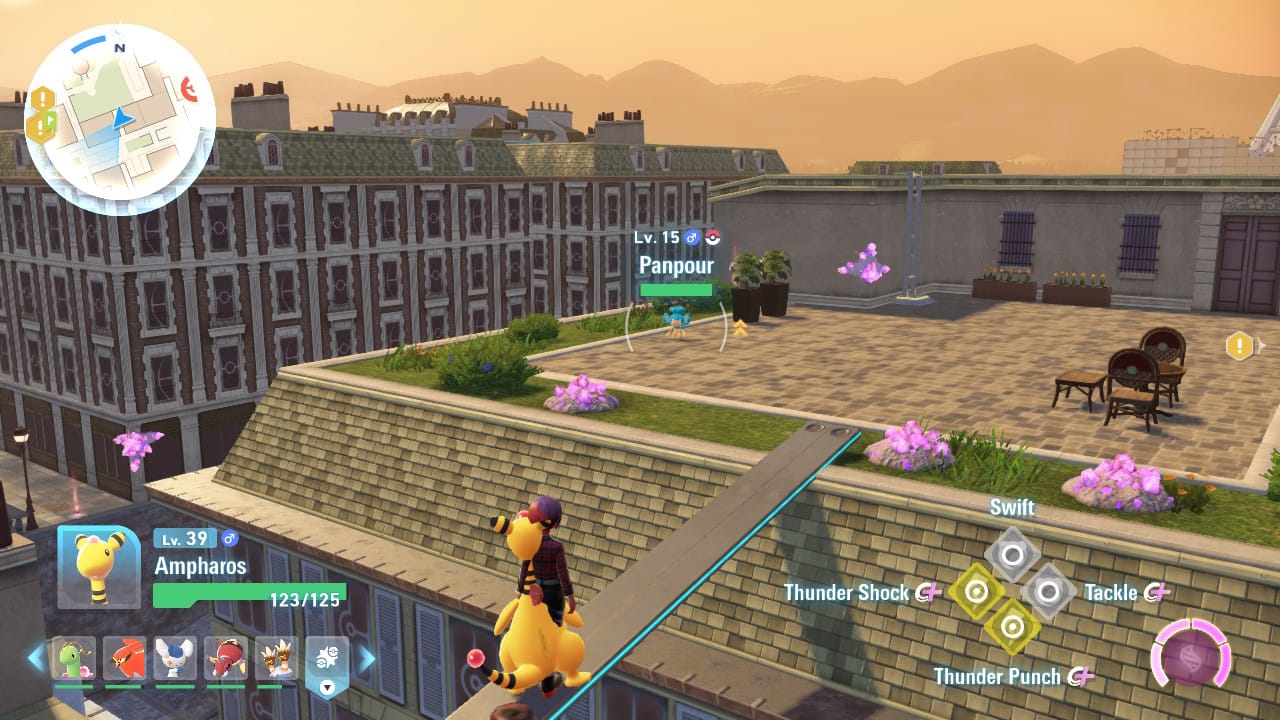Select the Swift move diamond
The image size is (1280, 720).
point(1010,554)
